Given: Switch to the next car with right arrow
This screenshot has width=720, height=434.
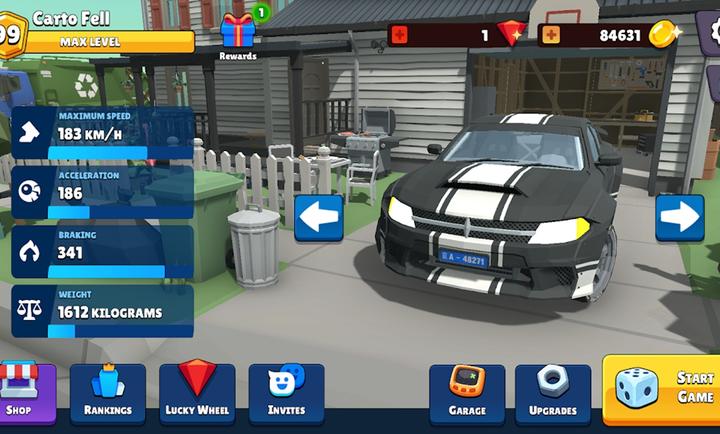Looking at the screenshot, I should (x=680, y=217).
